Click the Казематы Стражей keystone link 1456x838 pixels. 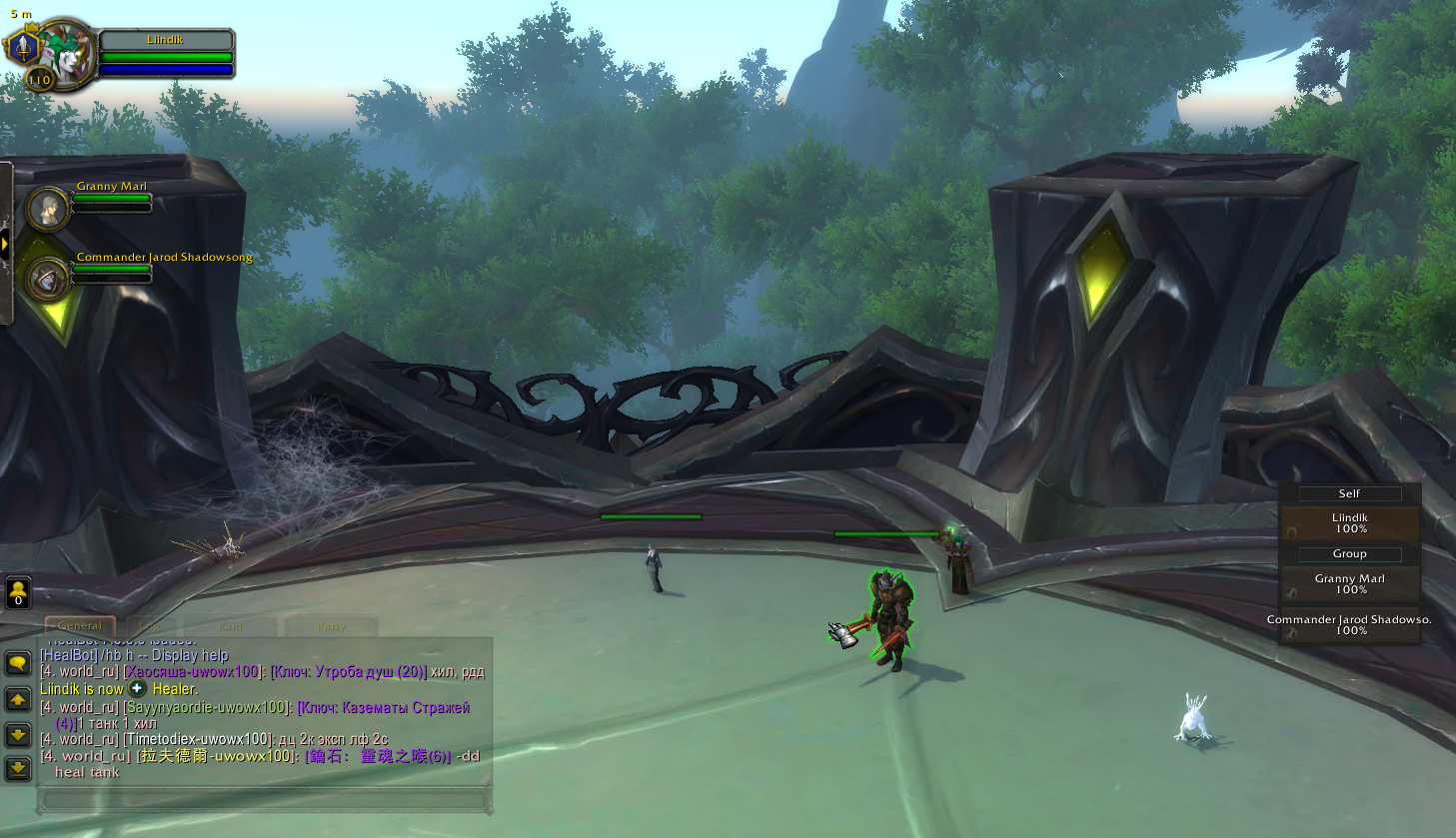[383, 708]
